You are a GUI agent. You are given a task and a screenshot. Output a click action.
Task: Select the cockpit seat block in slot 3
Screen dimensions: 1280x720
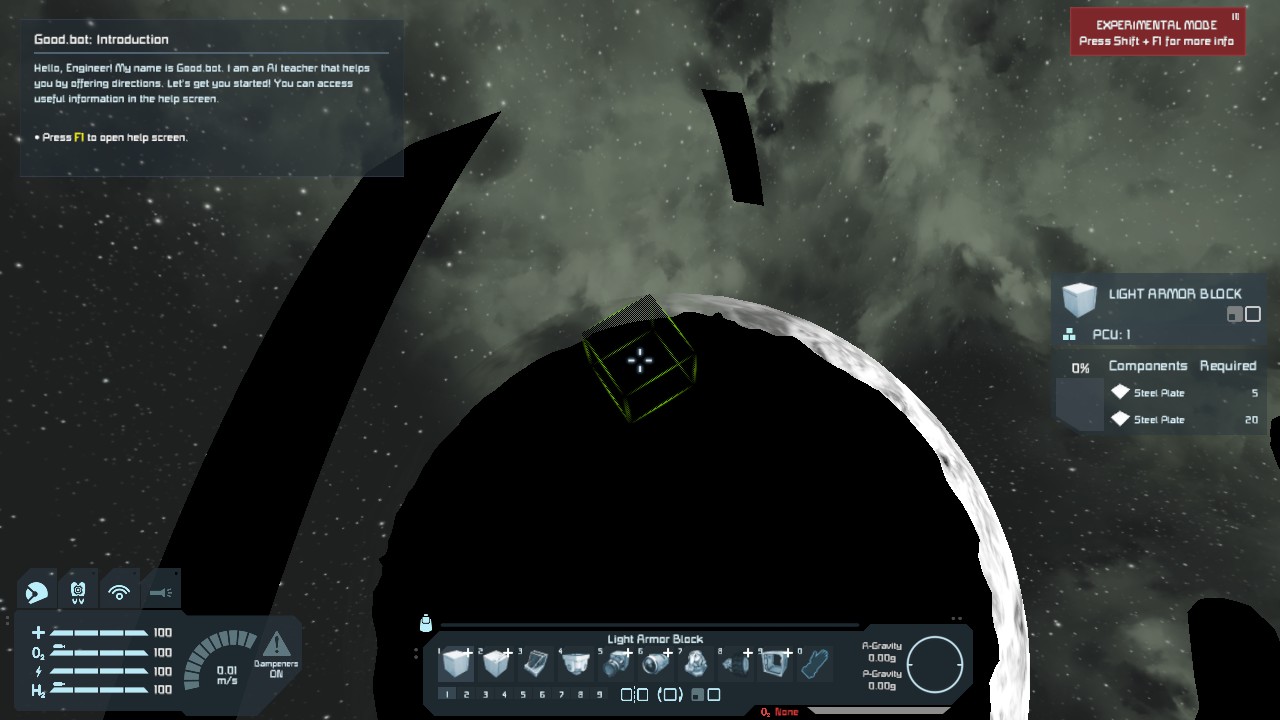tap(536, 664)
